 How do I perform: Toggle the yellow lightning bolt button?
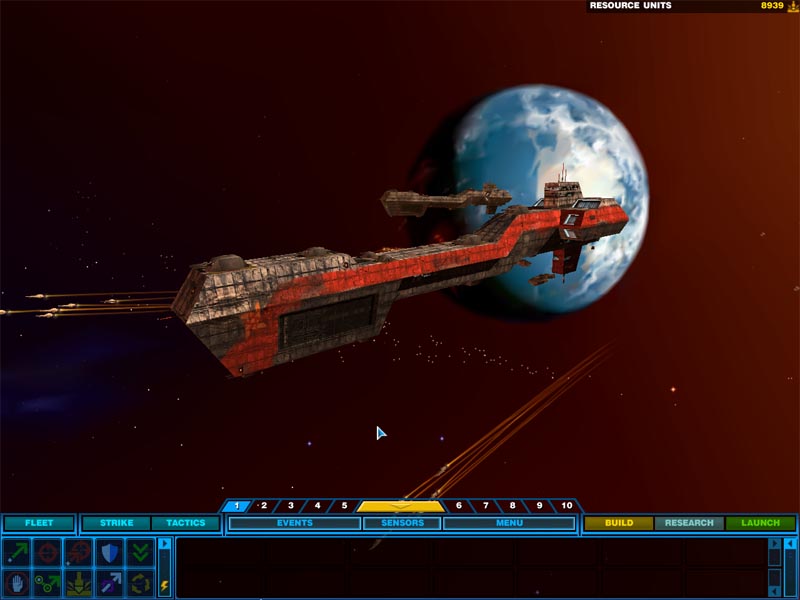pos(165,585)
